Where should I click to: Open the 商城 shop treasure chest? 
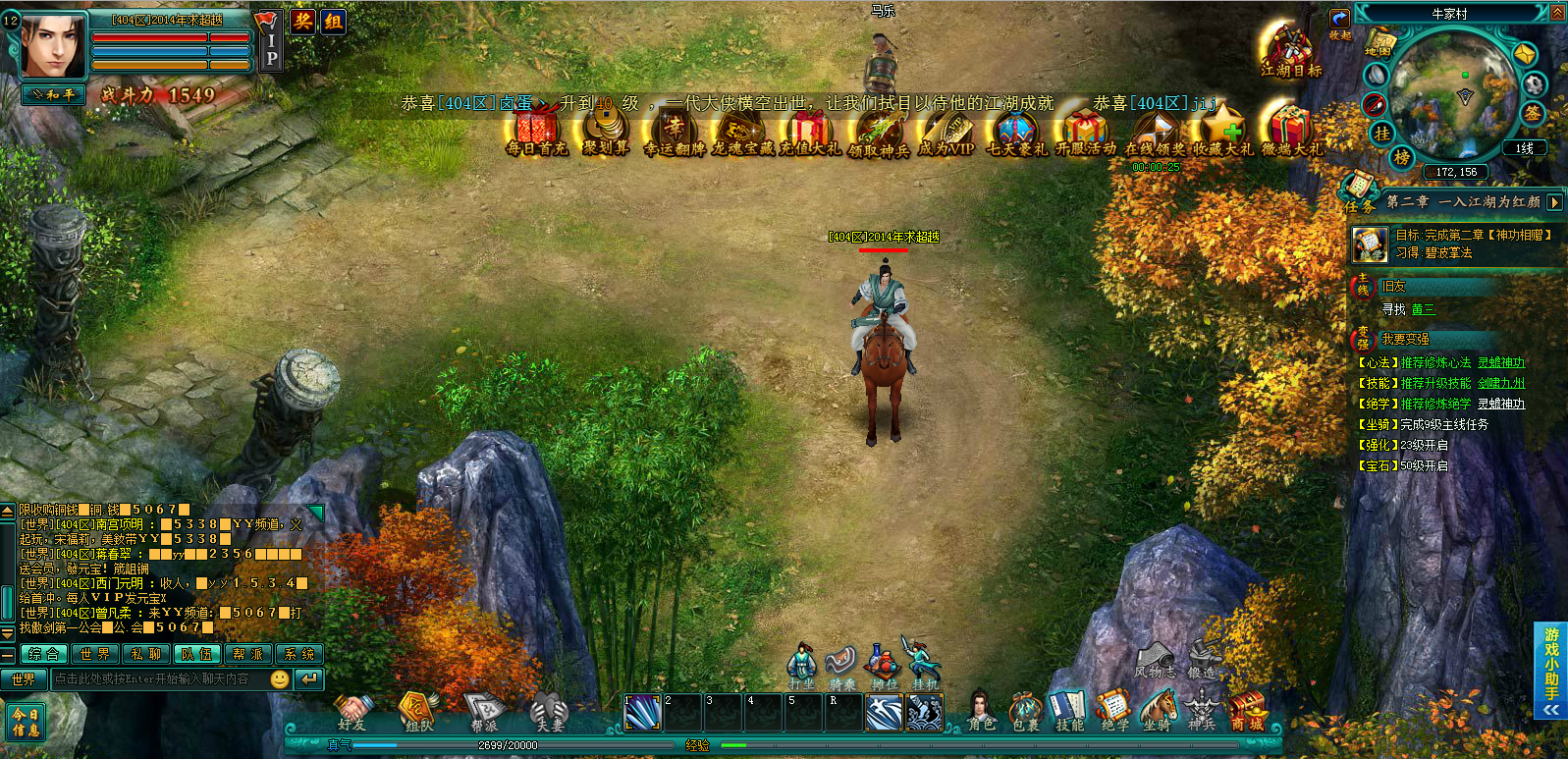(1247, 709)
